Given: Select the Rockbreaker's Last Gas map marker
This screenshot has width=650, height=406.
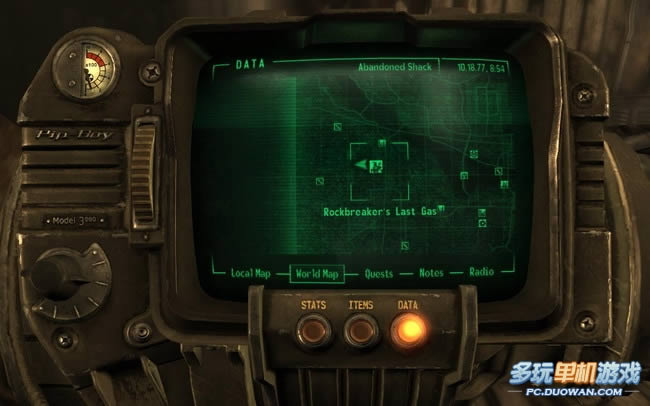Looking at the screenshot, I should [x=441, y=210].
